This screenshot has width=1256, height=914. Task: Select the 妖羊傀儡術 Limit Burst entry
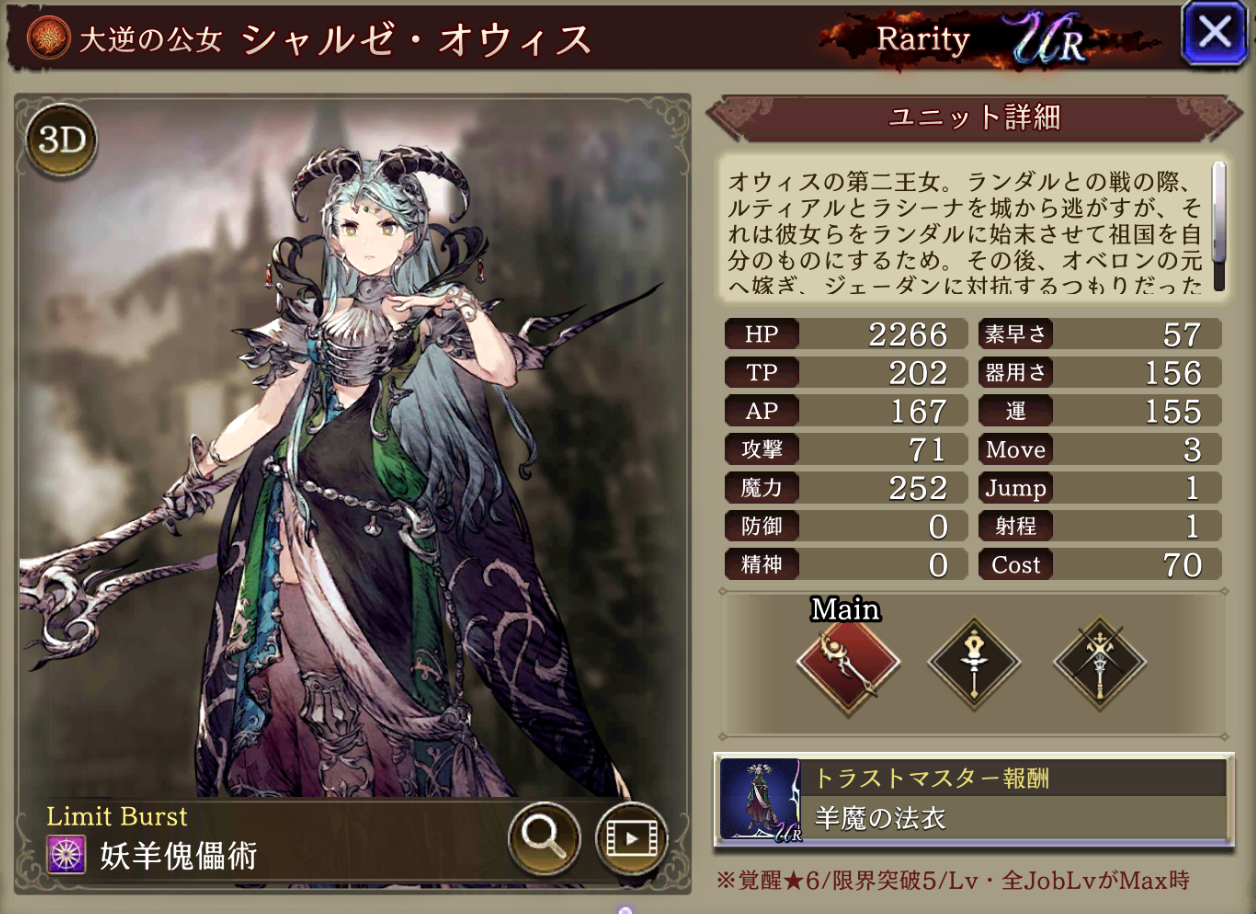point(180,855)
